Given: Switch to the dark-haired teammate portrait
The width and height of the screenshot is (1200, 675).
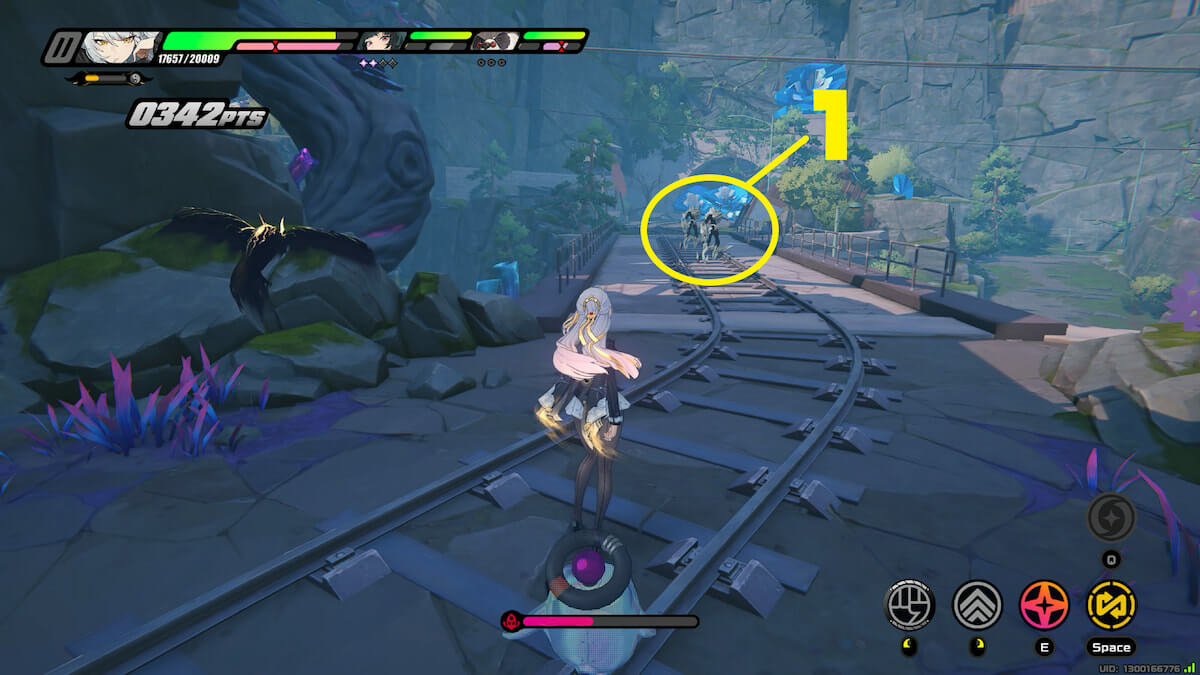Looking at the screenshot, I should click(x=381, y=42).
